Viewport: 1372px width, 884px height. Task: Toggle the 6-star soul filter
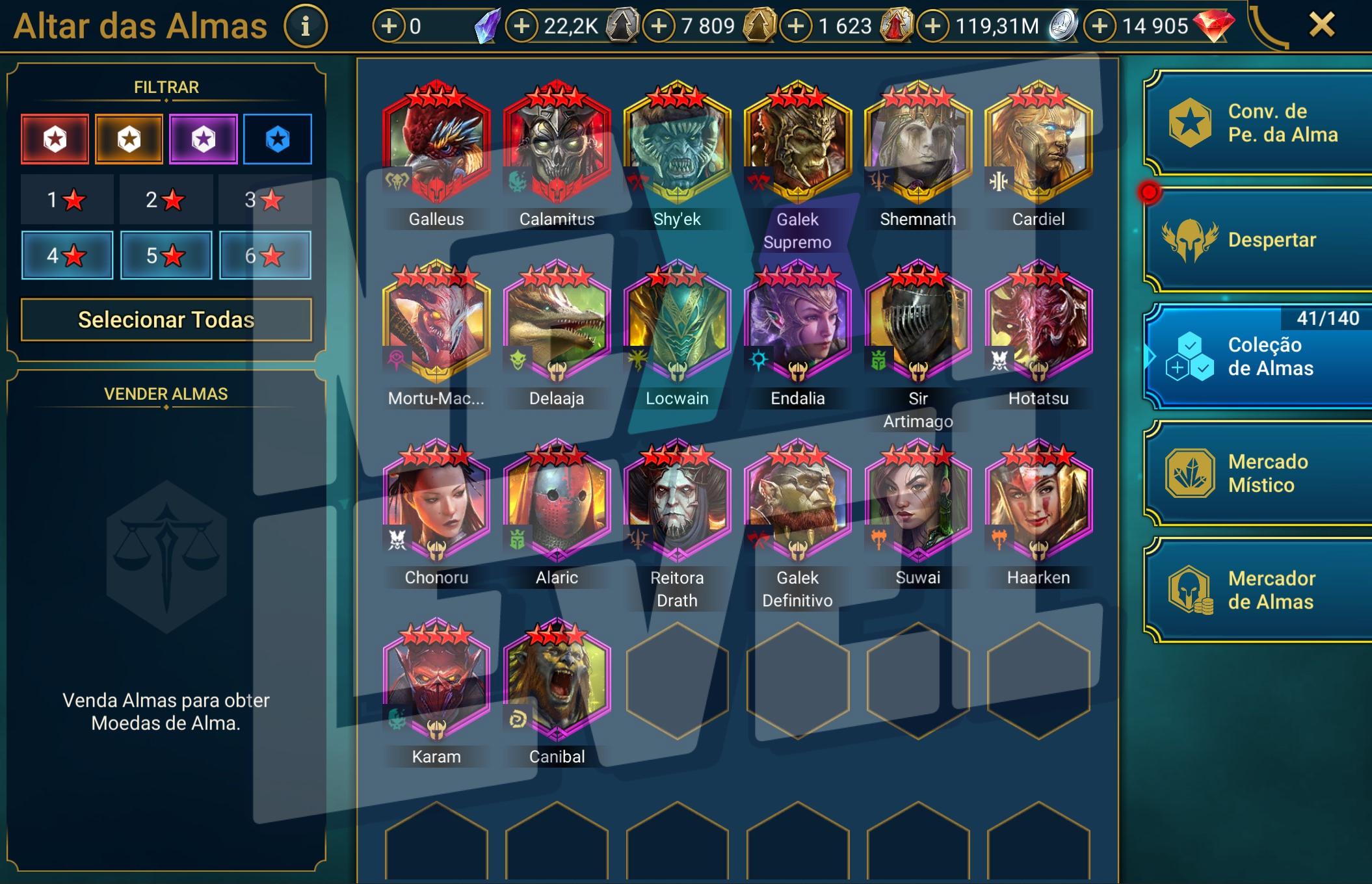pos(265,255)
